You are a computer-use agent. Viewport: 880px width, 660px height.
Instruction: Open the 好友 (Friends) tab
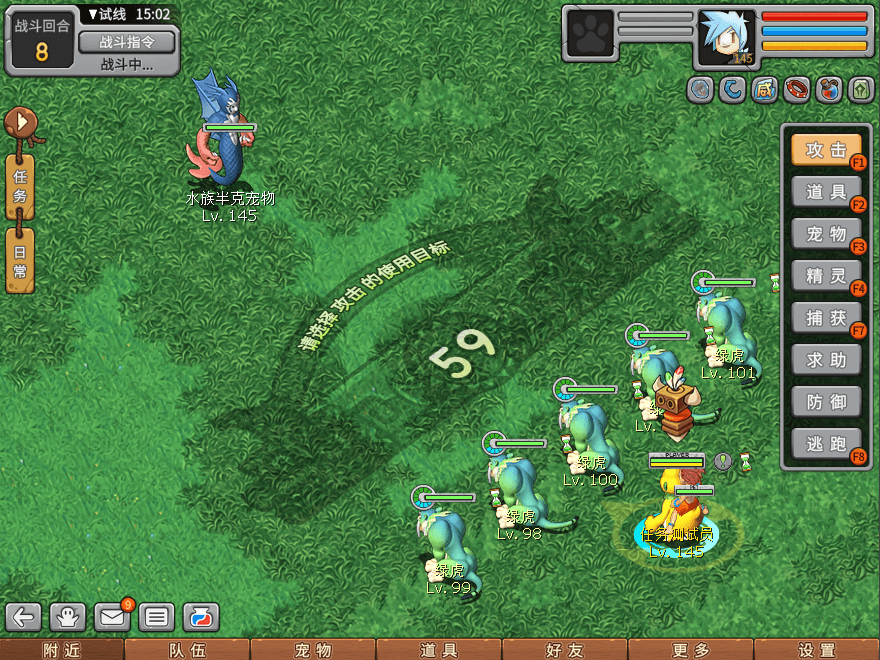564,650
